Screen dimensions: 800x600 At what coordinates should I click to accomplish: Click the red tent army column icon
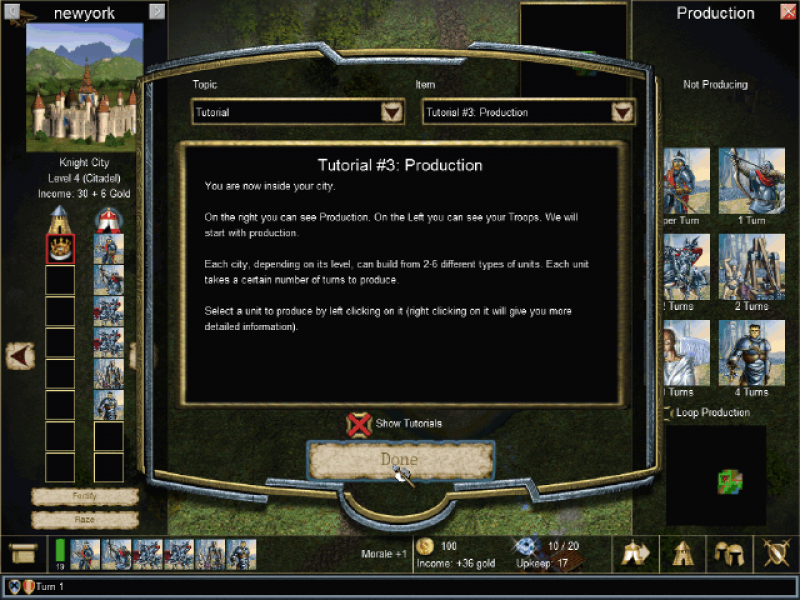[108, 217]
